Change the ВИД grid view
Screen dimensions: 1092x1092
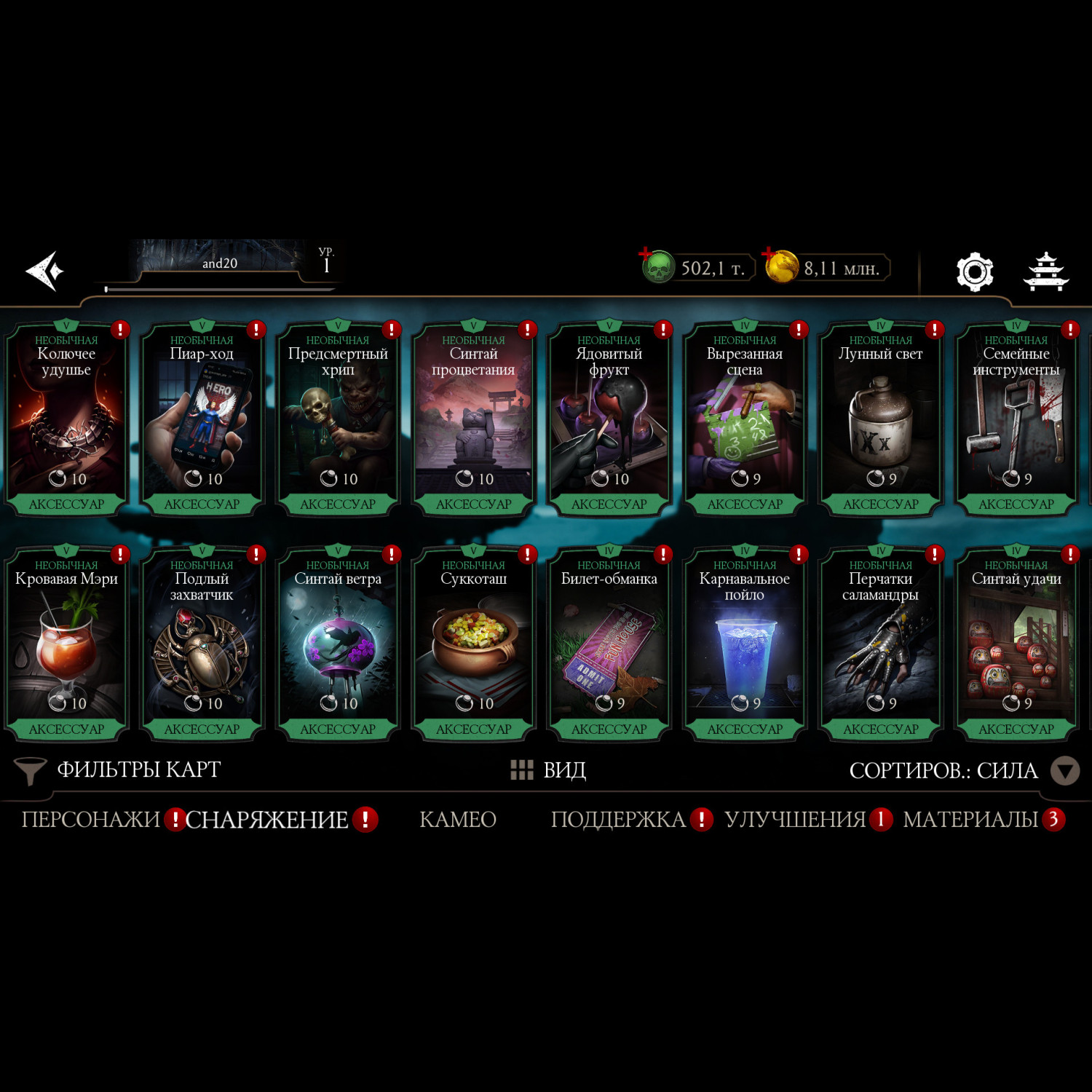(x=549, y=769)
